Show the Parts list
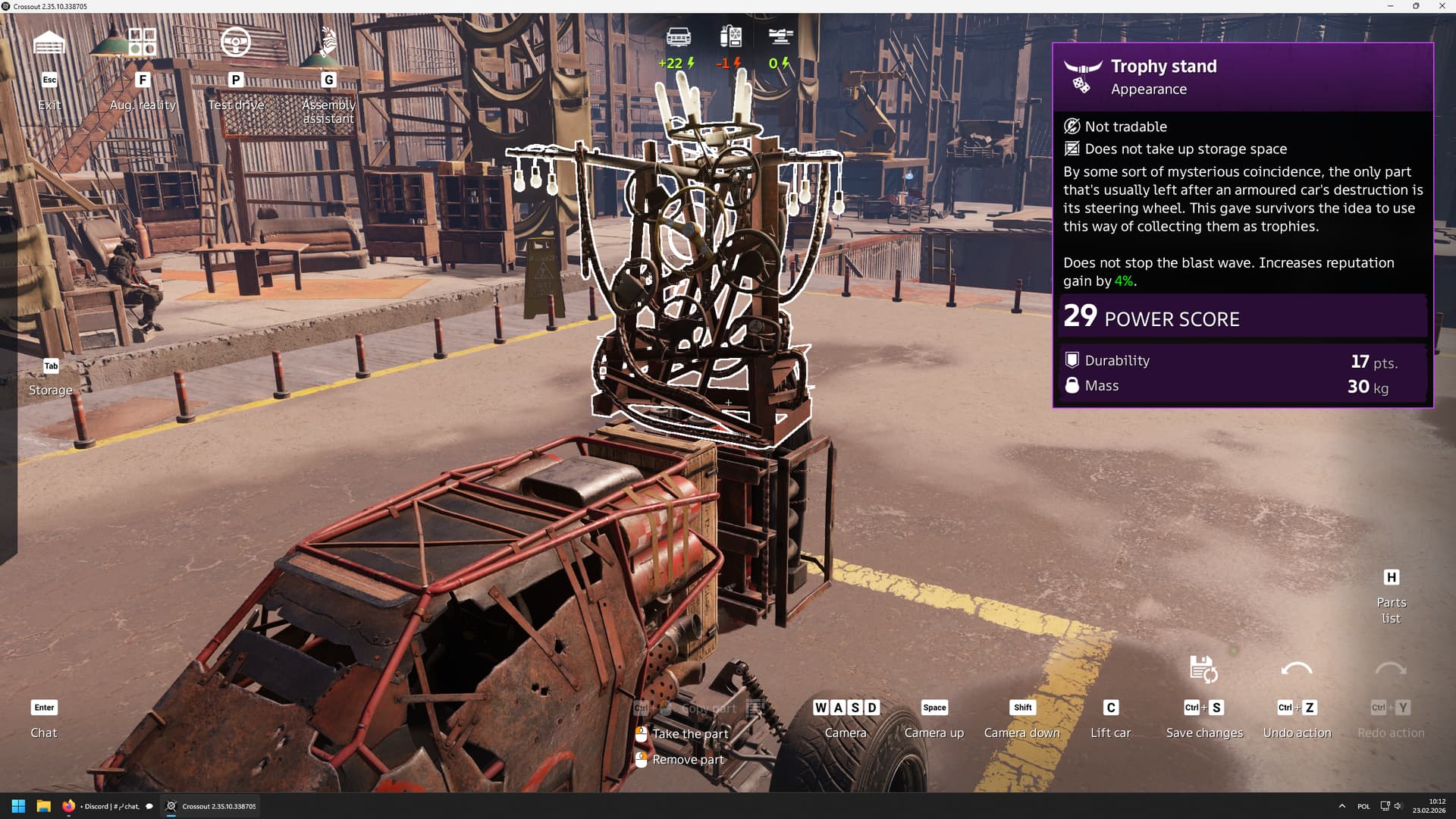Screen dimensions: 1456x819 (1391, 596)
